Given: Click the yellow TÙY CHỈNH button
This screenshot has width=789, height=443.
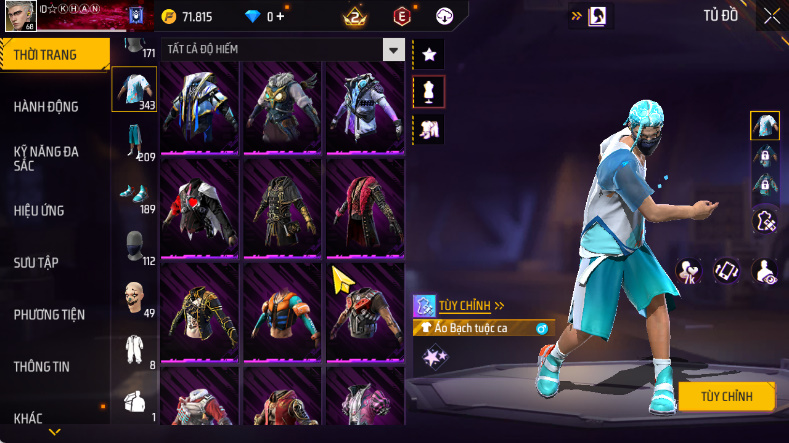Looking at the screenshot, I should pos(727,396).
